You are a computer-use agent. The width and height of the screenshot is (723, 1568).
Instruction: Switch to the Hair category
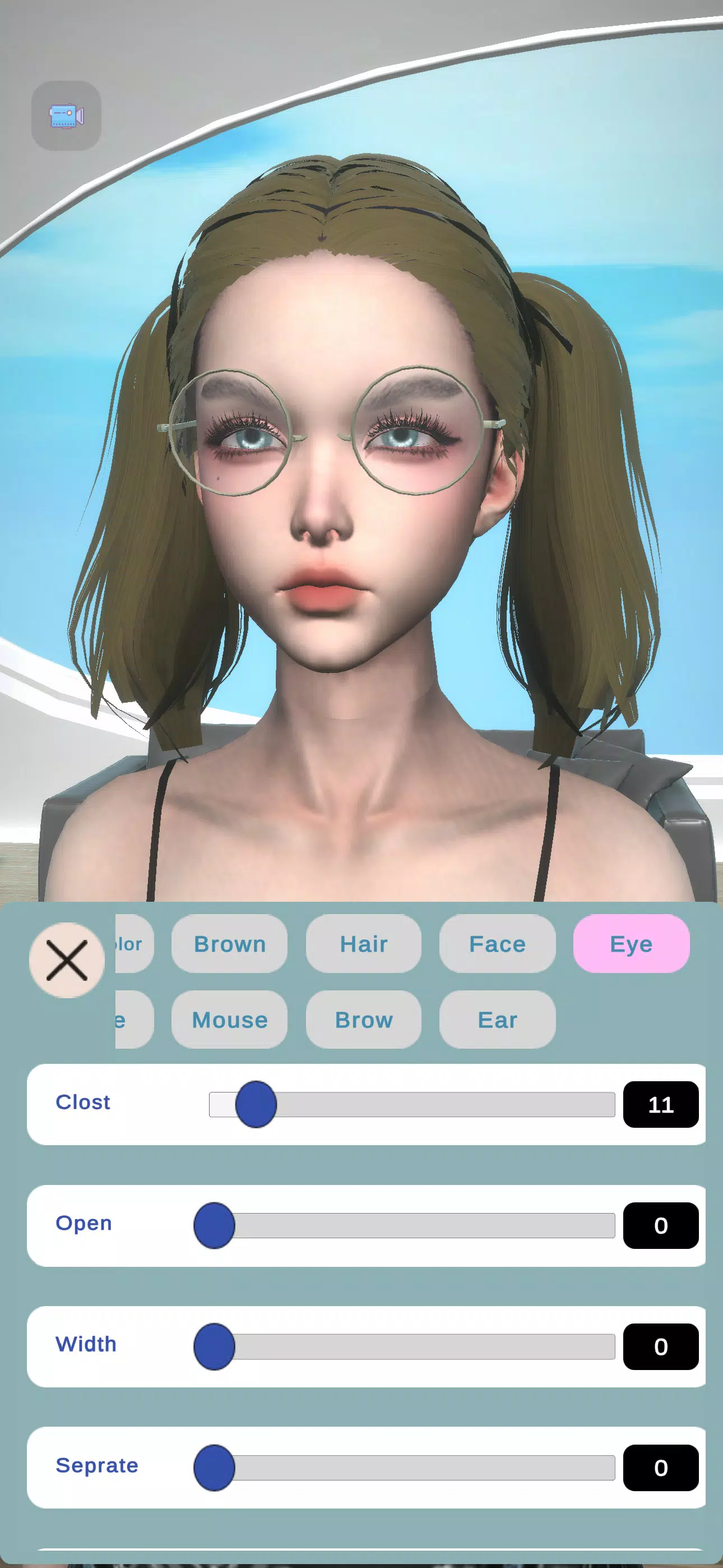tap(363, 944)
